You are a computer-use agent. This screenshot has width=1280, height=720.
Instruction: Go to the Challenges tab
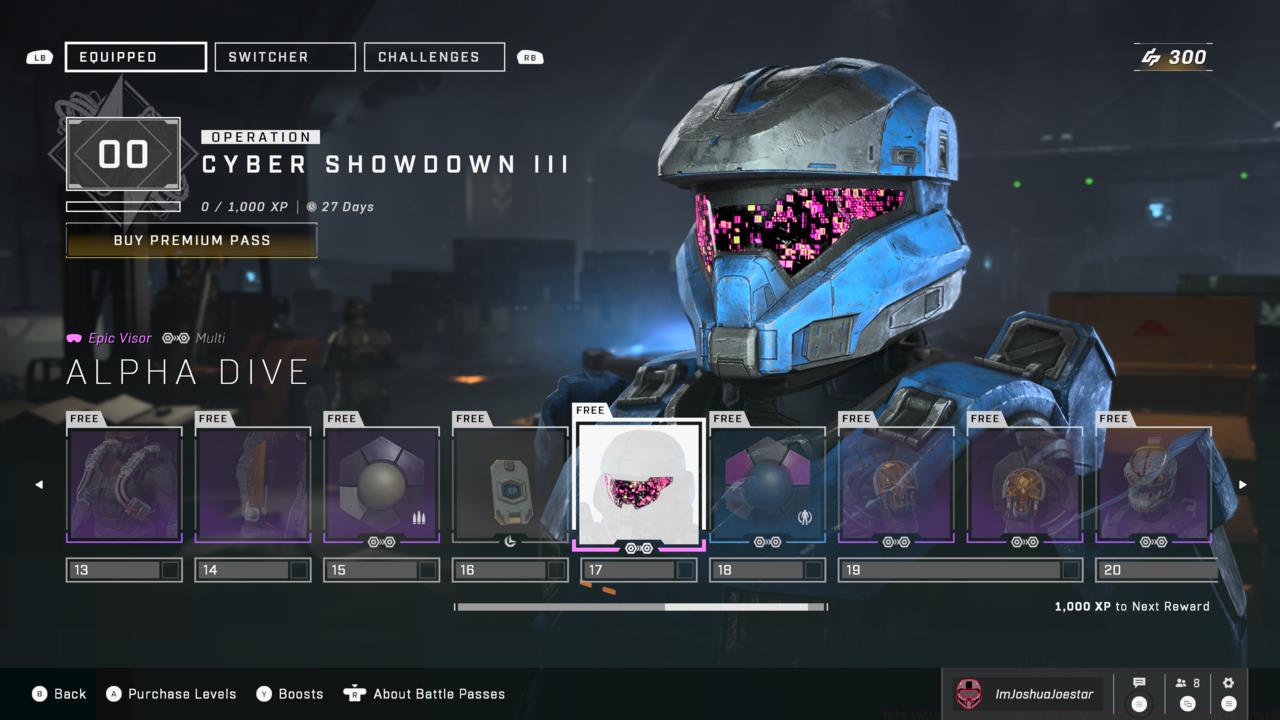(434, 57)
